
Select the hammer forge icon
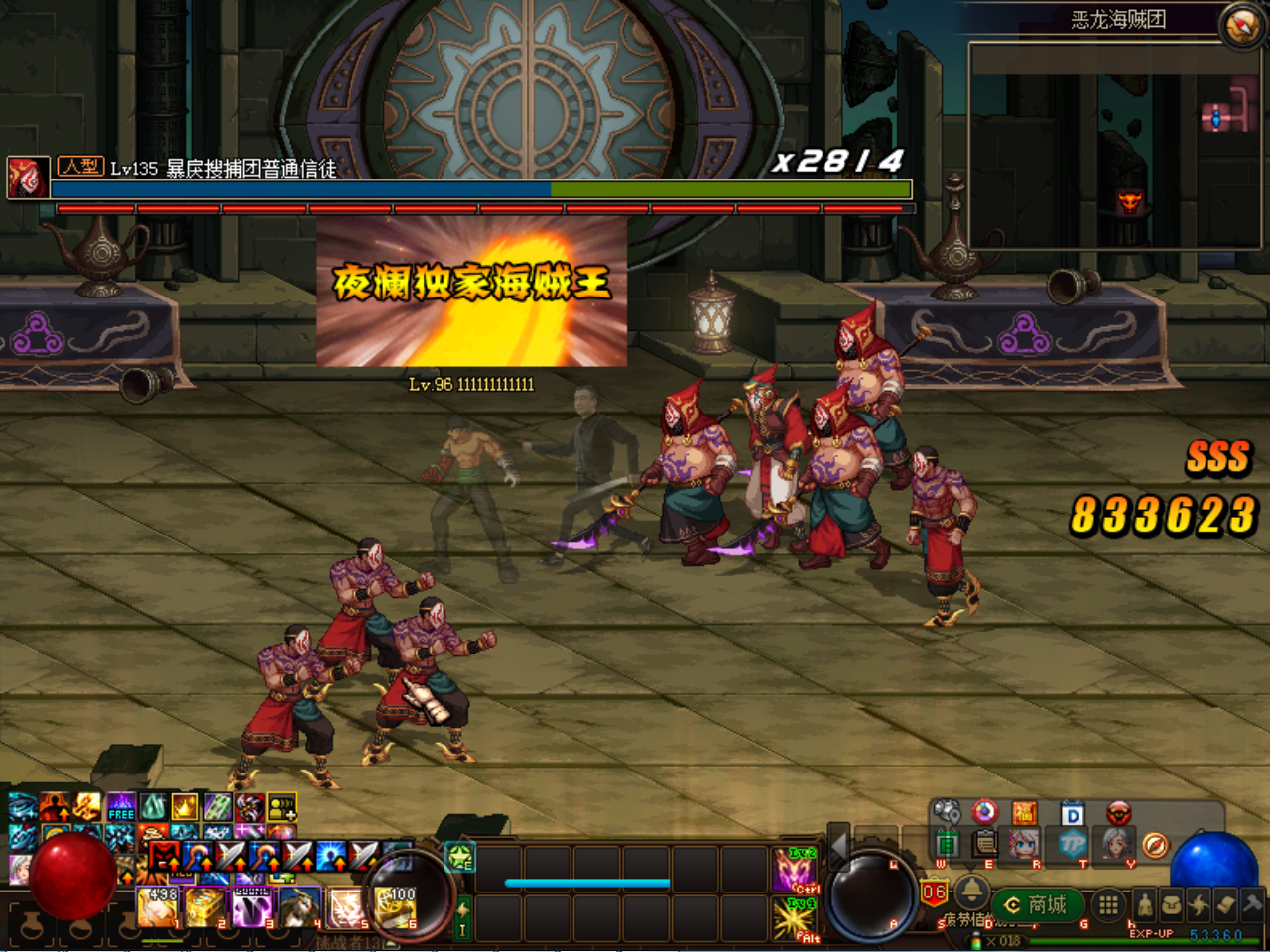[1251, 902]
